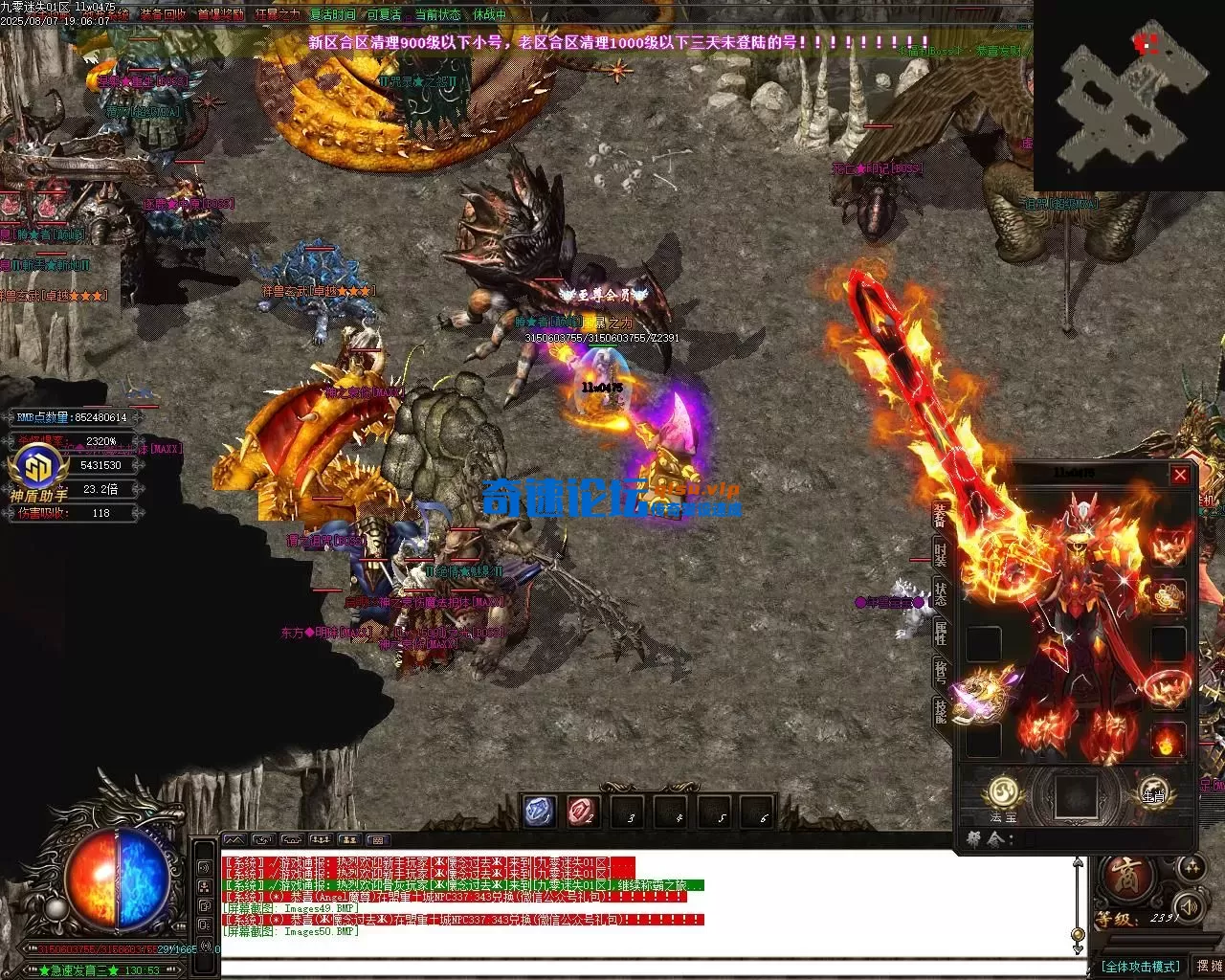Select the flaming helmet equipment slot
Viewport: 1225px width, 980px height.
point(1168,547)
